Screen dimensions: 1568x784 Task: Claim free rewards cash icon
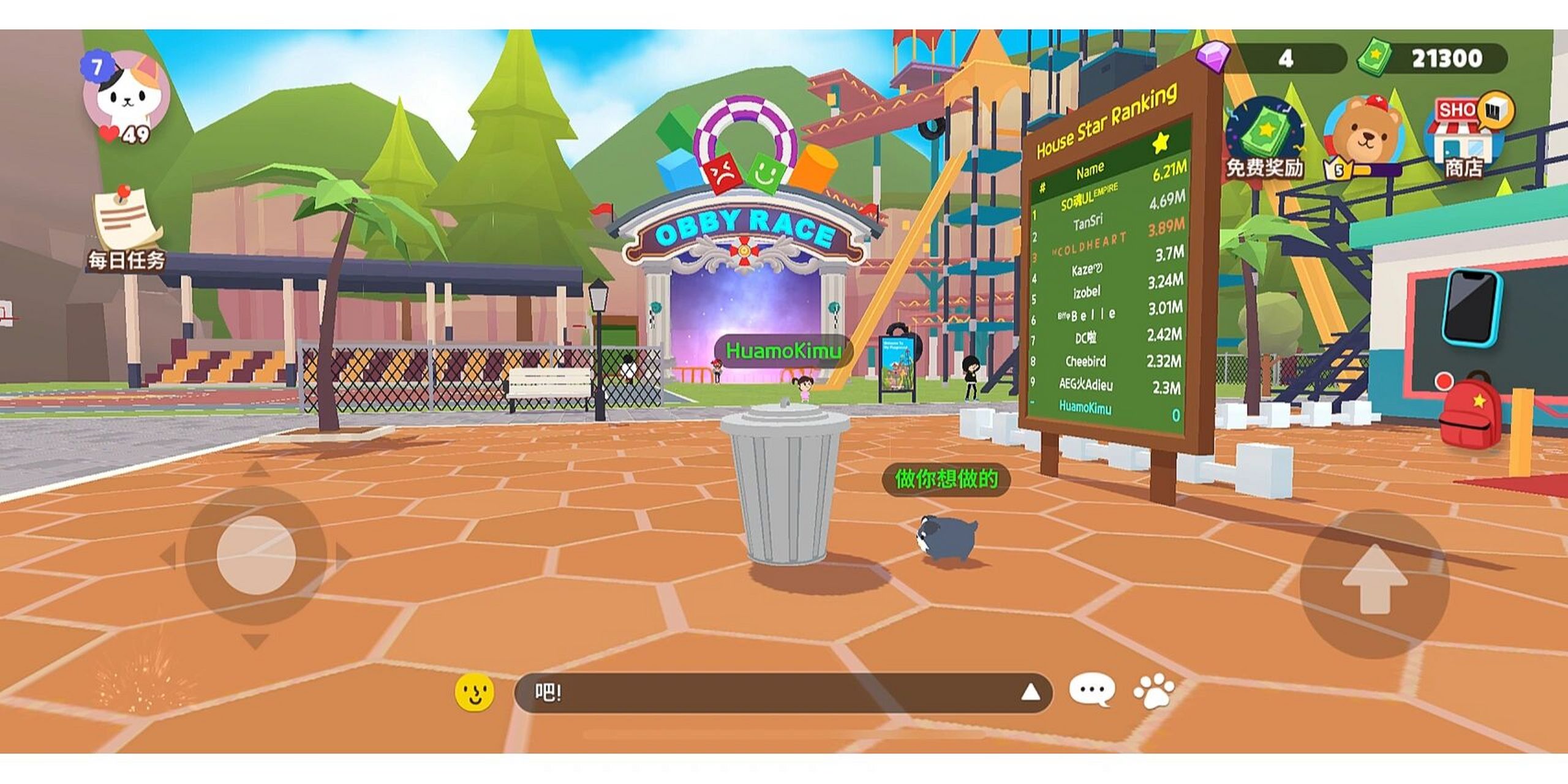click(1265, 132)
